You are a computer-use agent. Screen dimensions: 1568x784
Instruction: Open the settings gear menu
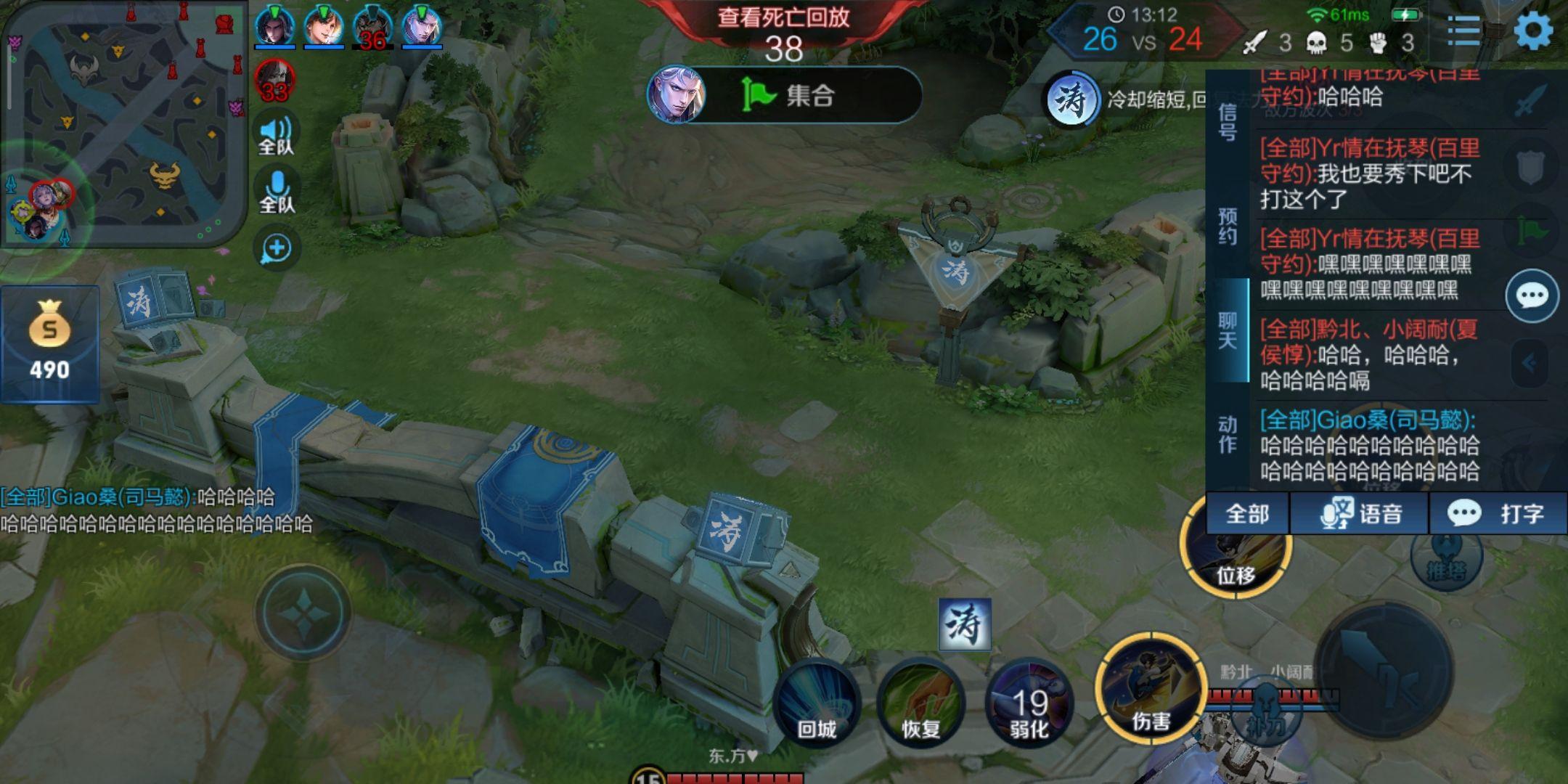pos(1533,31)
